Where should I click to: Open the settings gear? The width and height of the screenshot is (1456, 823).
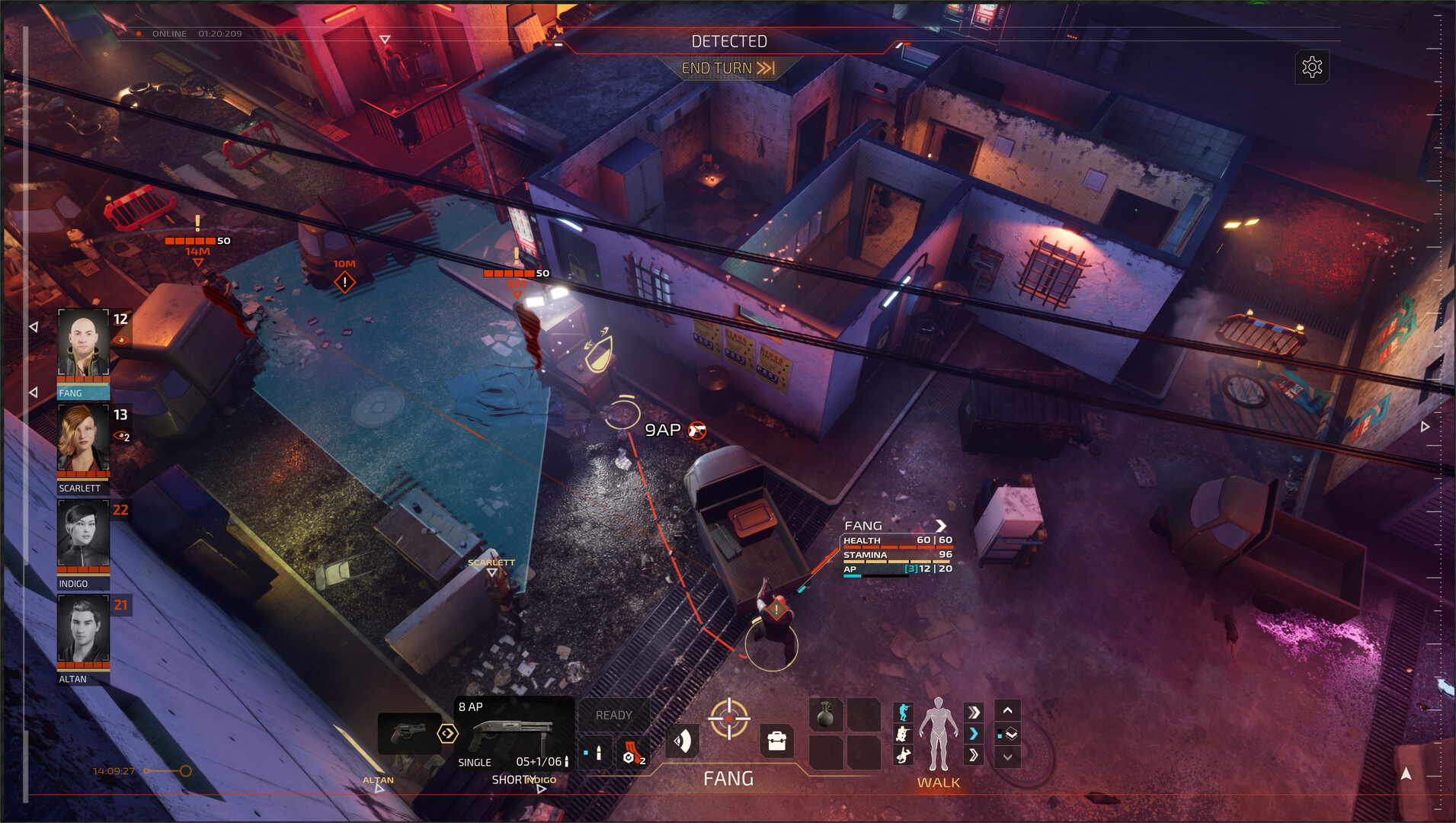pos(1313,67)
